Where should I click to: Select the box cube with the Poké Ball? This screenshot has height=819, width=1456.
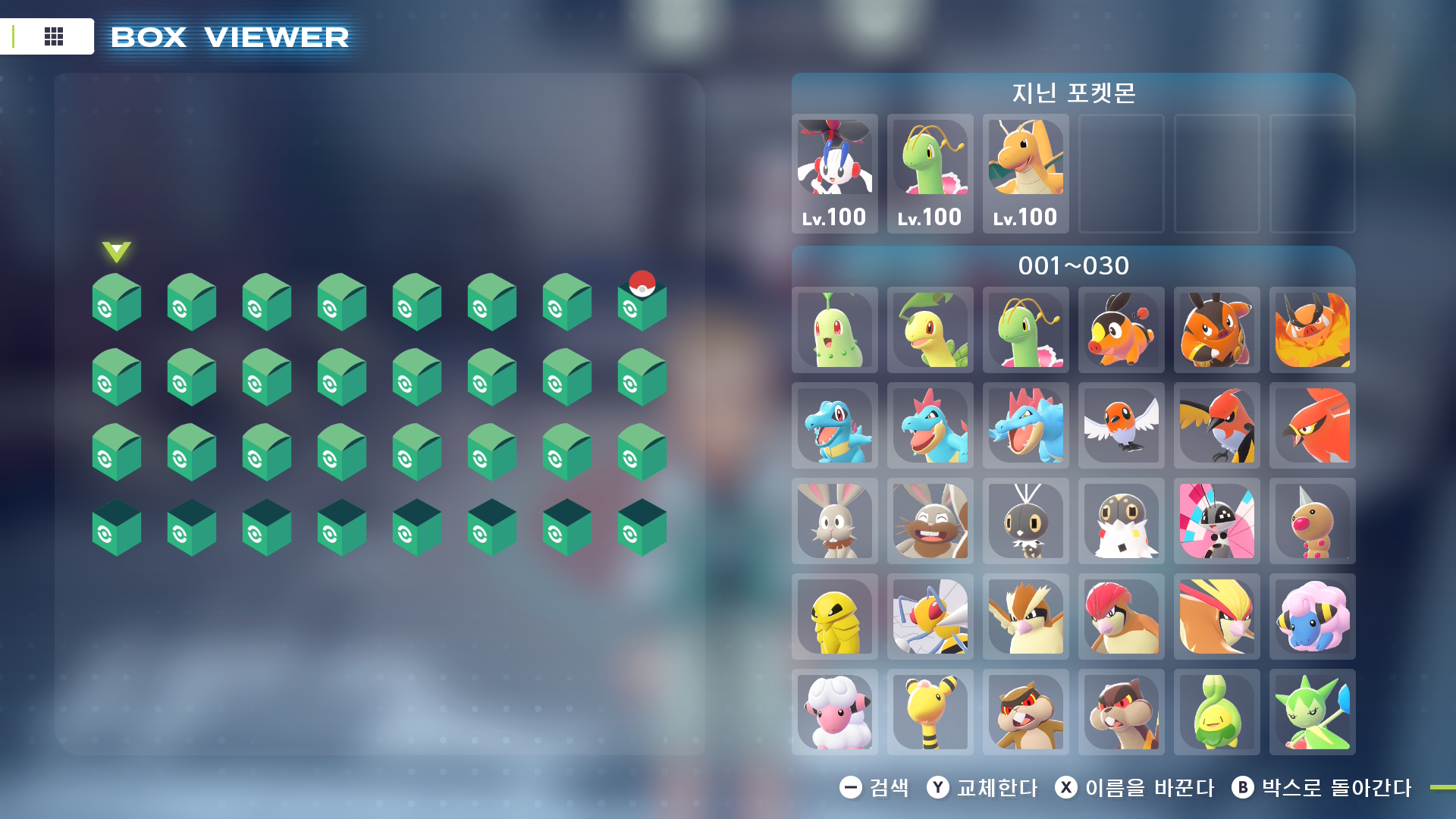642,303
